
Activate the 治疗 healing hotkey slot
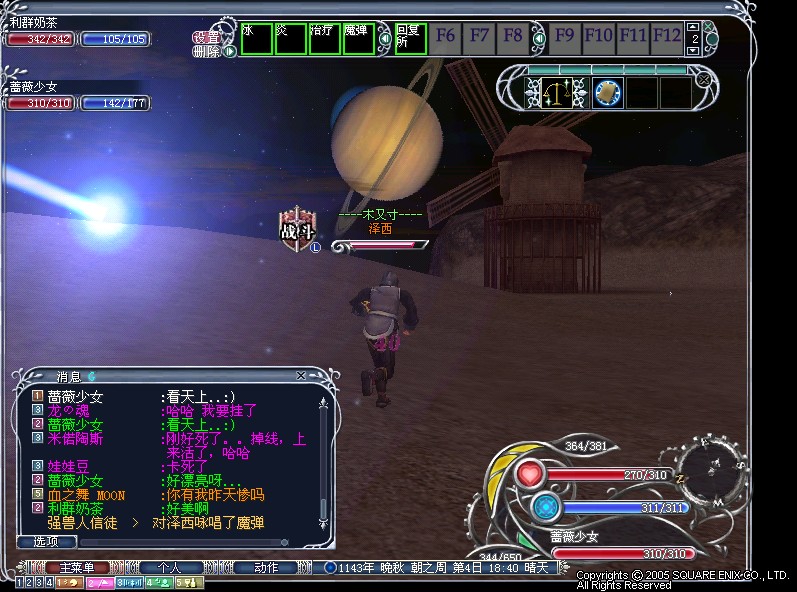coord(324,39)
